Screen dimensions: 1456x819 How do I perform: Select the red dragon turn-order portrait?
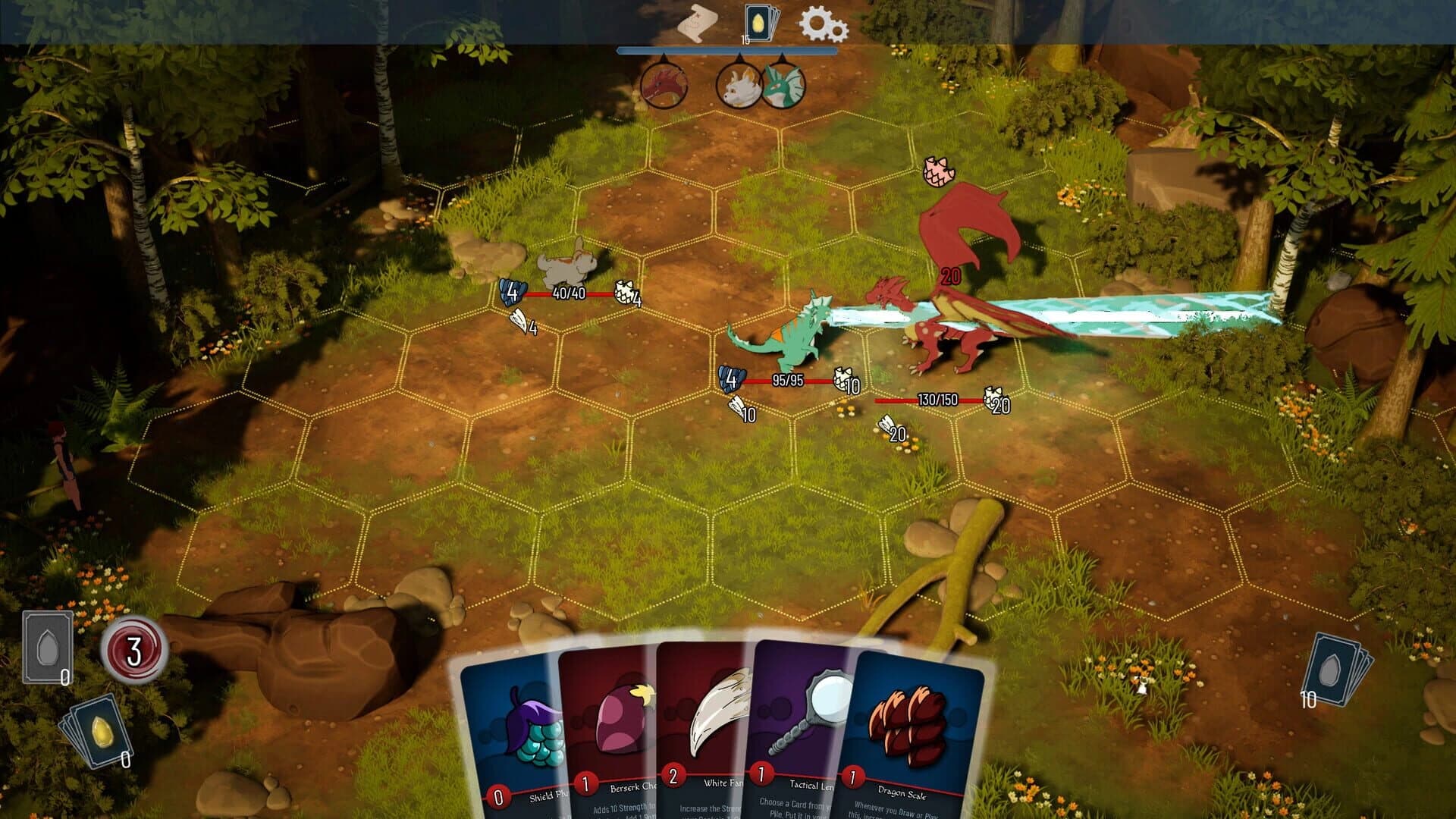click(x=663, y=85)
